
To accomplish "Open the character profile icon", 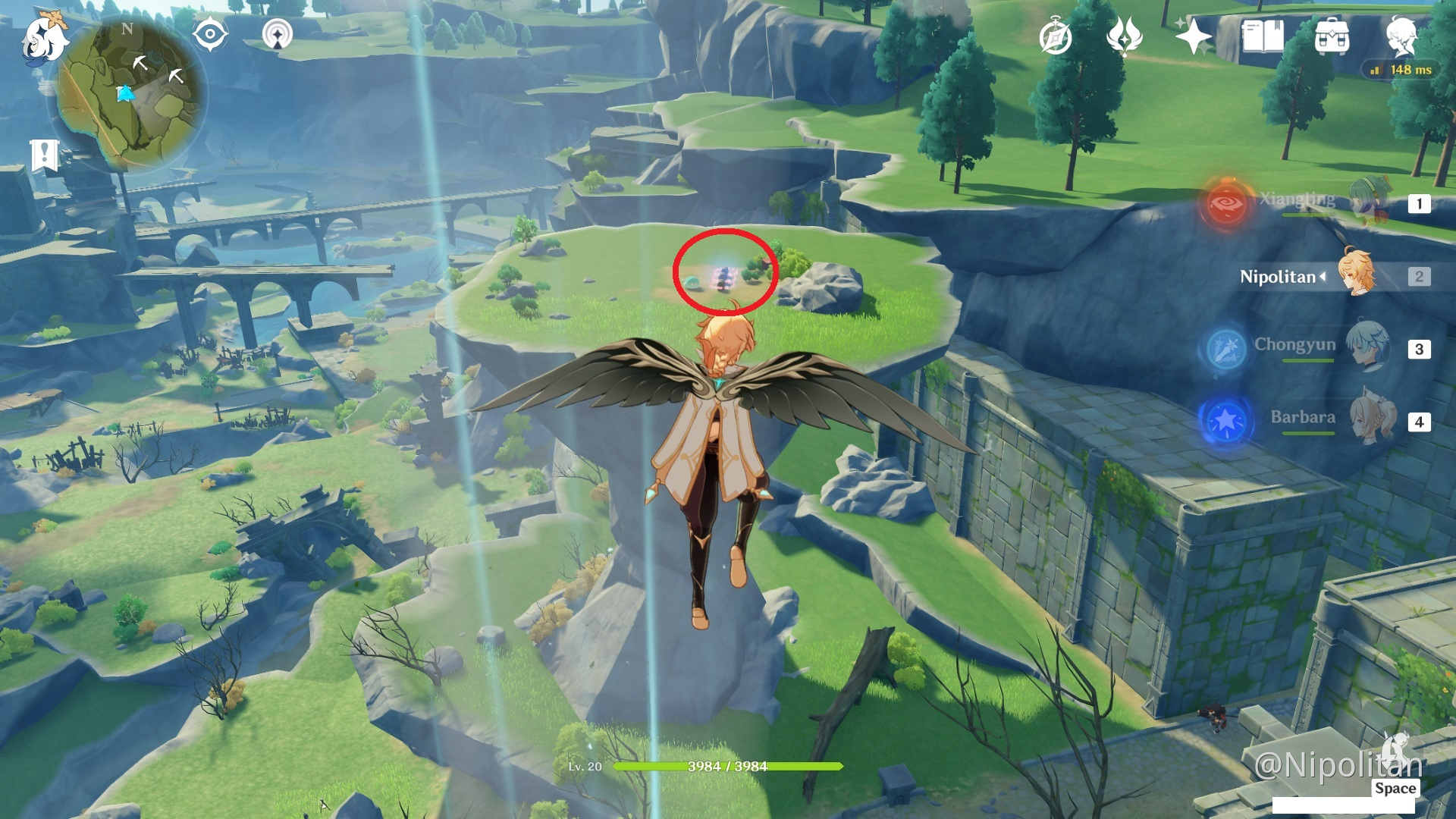I will 1401,35.
